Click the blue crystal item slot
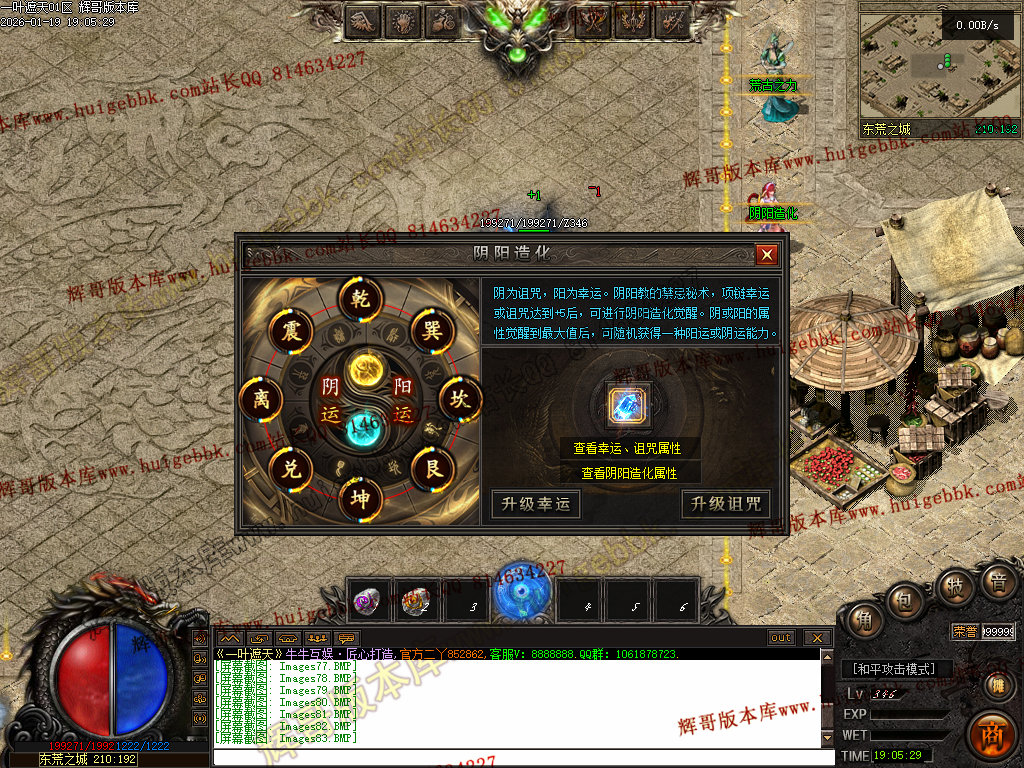 point(629,405)
